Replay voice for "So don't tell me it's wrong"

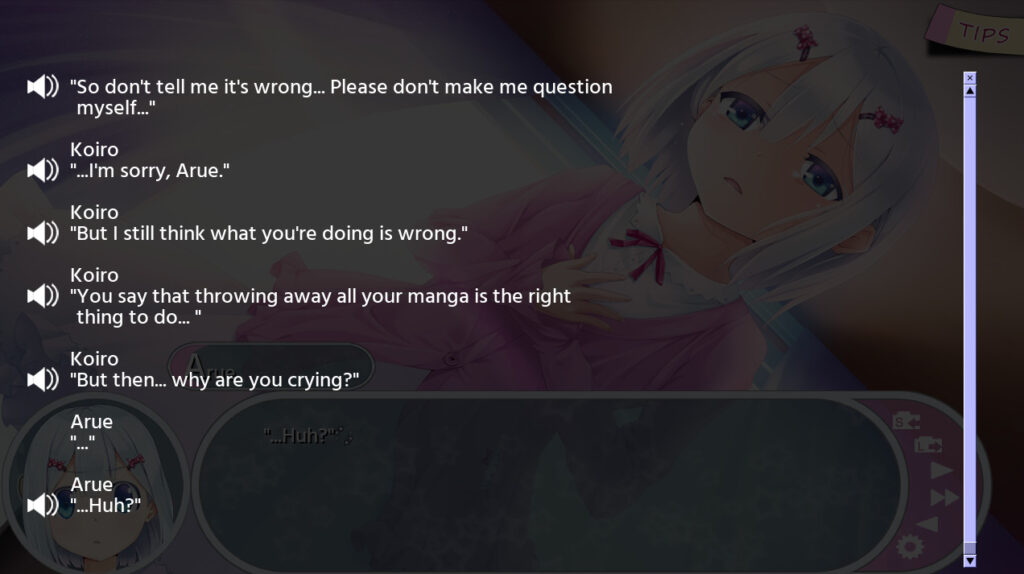pyautogui.click(x=43, y=87)
